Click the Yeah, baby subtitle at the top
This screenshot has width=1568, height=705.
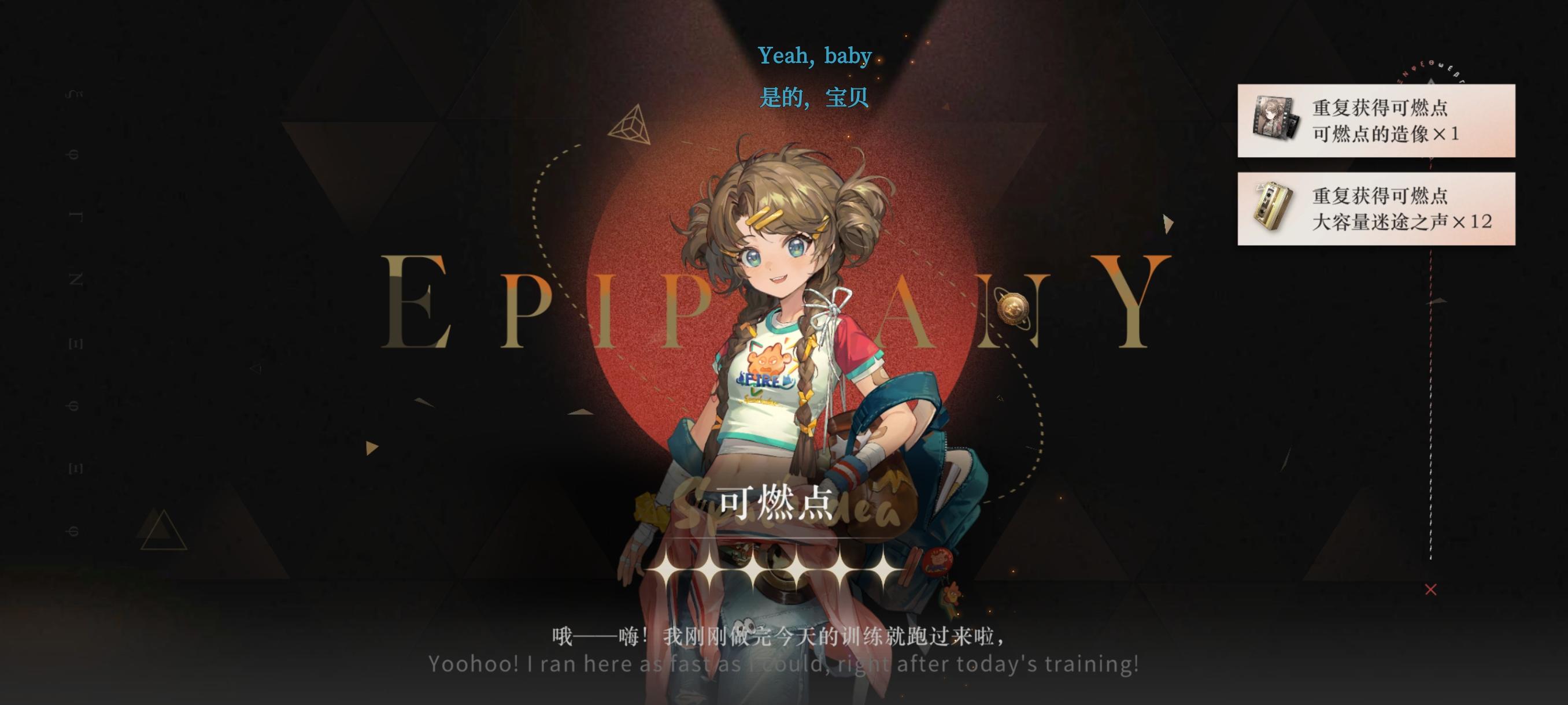816,55
